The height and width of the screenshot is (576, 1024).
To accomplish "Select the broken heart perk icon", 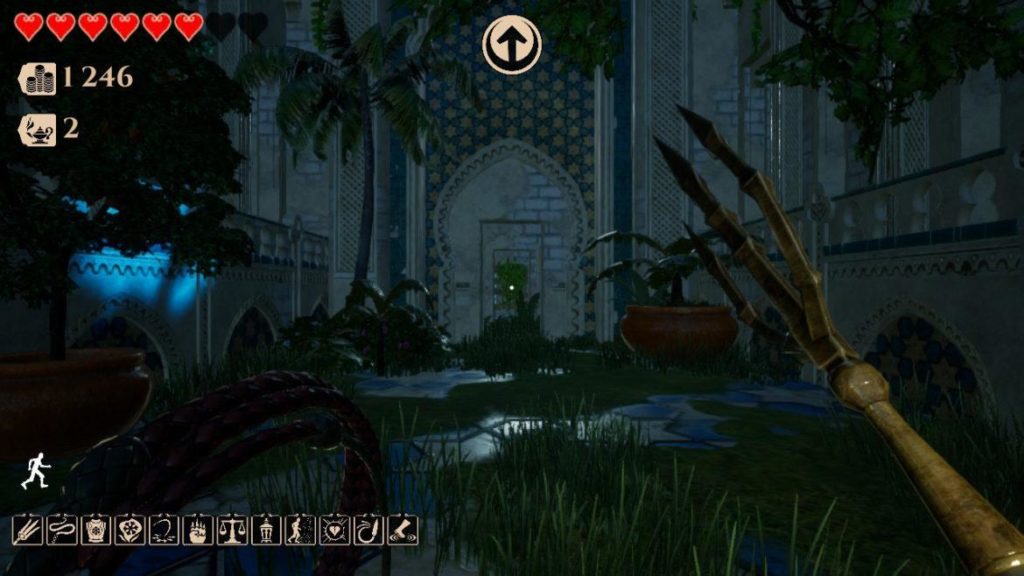I will pos(334,530).
